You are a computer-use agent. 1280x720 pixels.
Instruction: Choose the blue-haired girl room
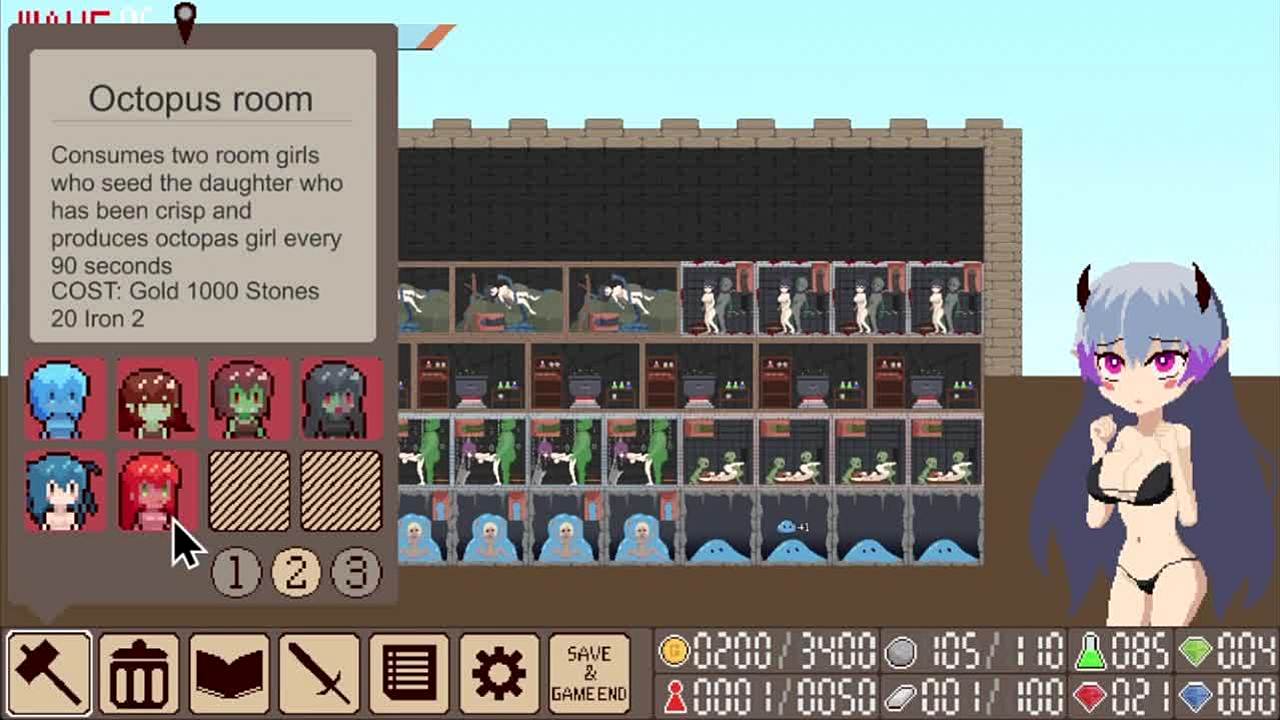click(65, 492)
